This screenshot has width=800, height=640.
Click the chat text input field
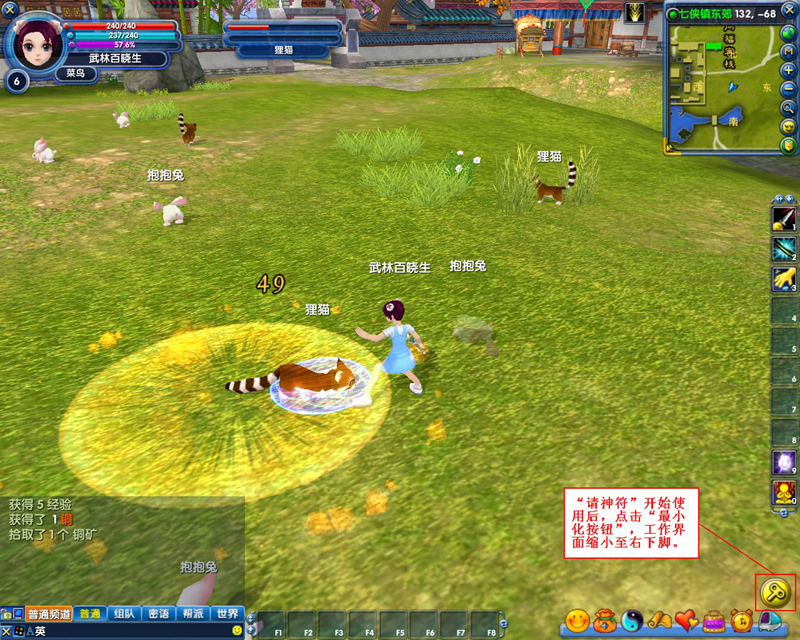coord(130,631)
